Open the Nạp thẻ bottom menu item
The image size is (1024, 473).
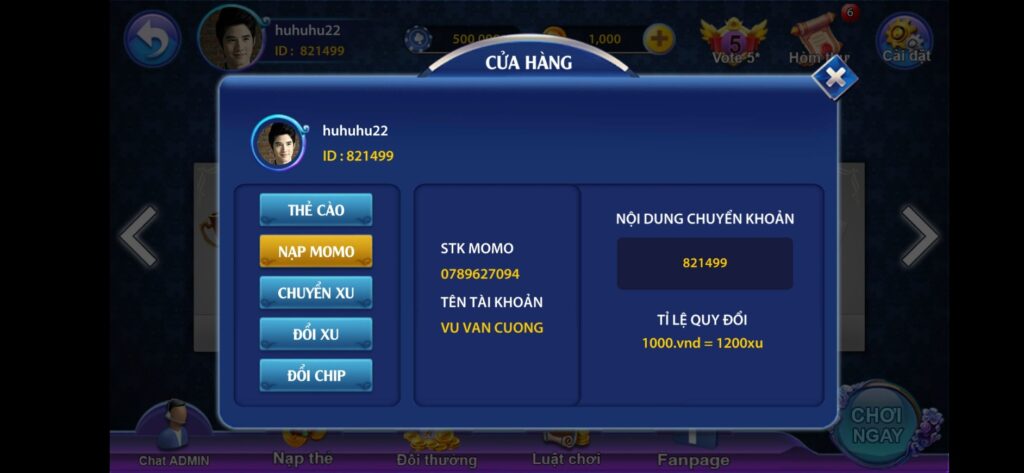pyautogui.click(x=302, y=450)
